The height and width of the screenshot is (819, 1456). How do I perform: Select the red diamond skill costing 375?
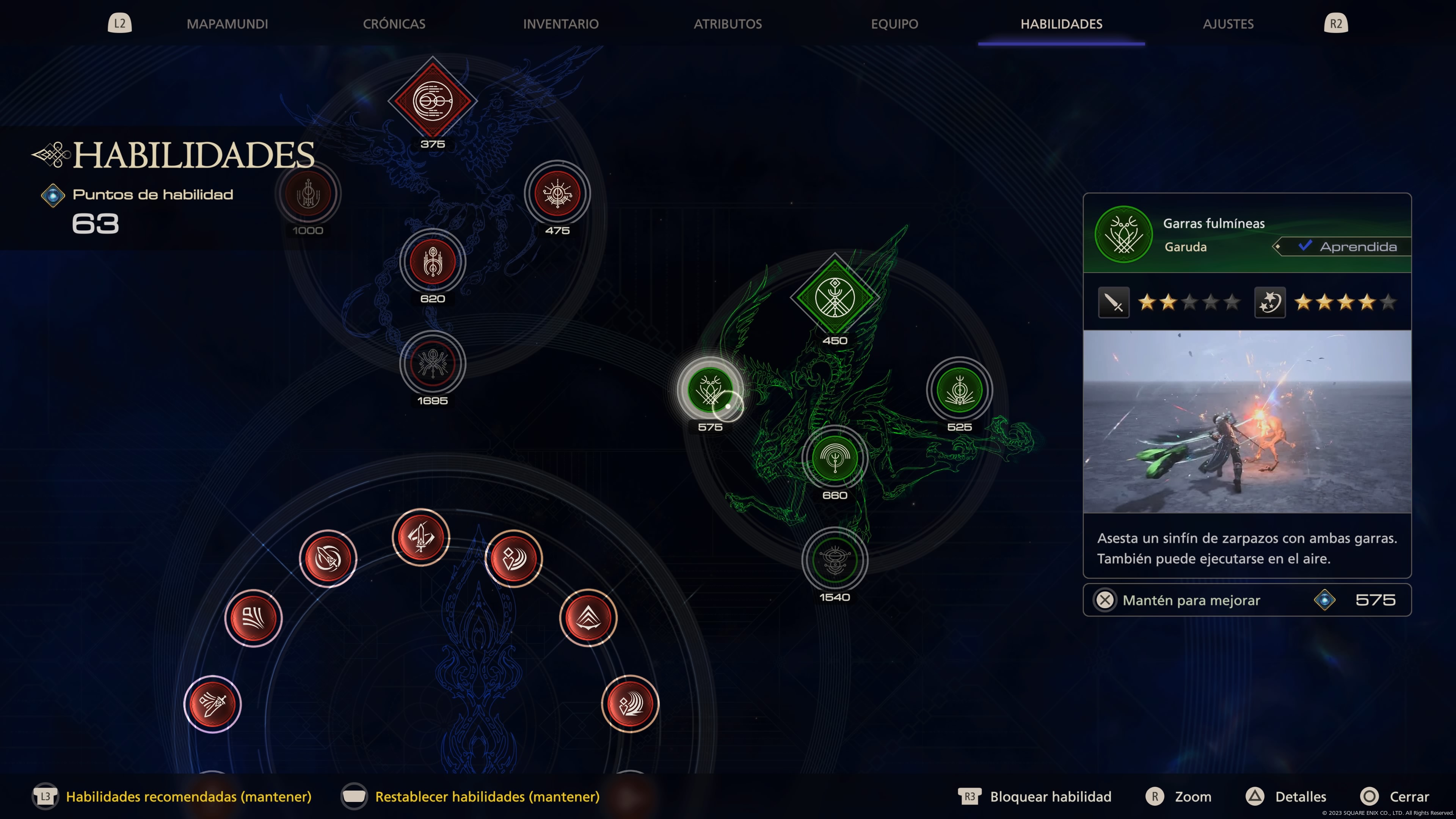pos(432,101)
